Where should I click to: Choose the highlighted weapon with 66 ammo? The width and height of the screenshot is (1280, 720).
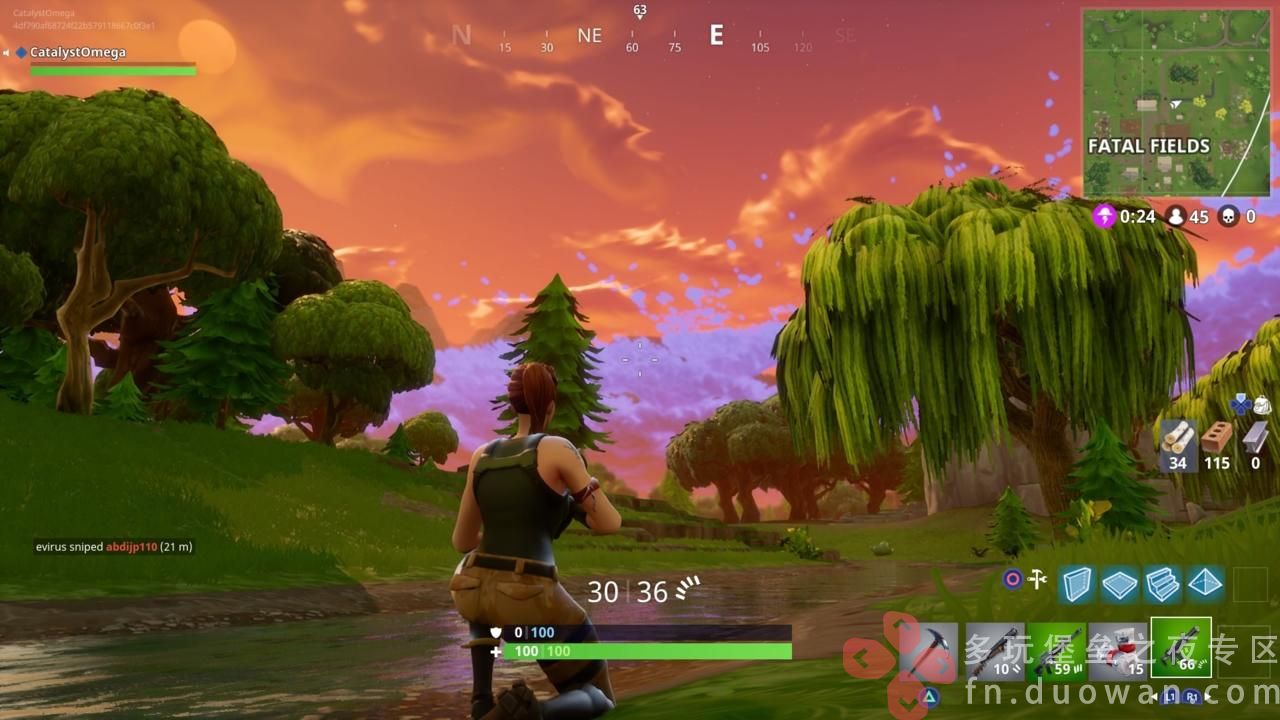tap(1181, 648)
